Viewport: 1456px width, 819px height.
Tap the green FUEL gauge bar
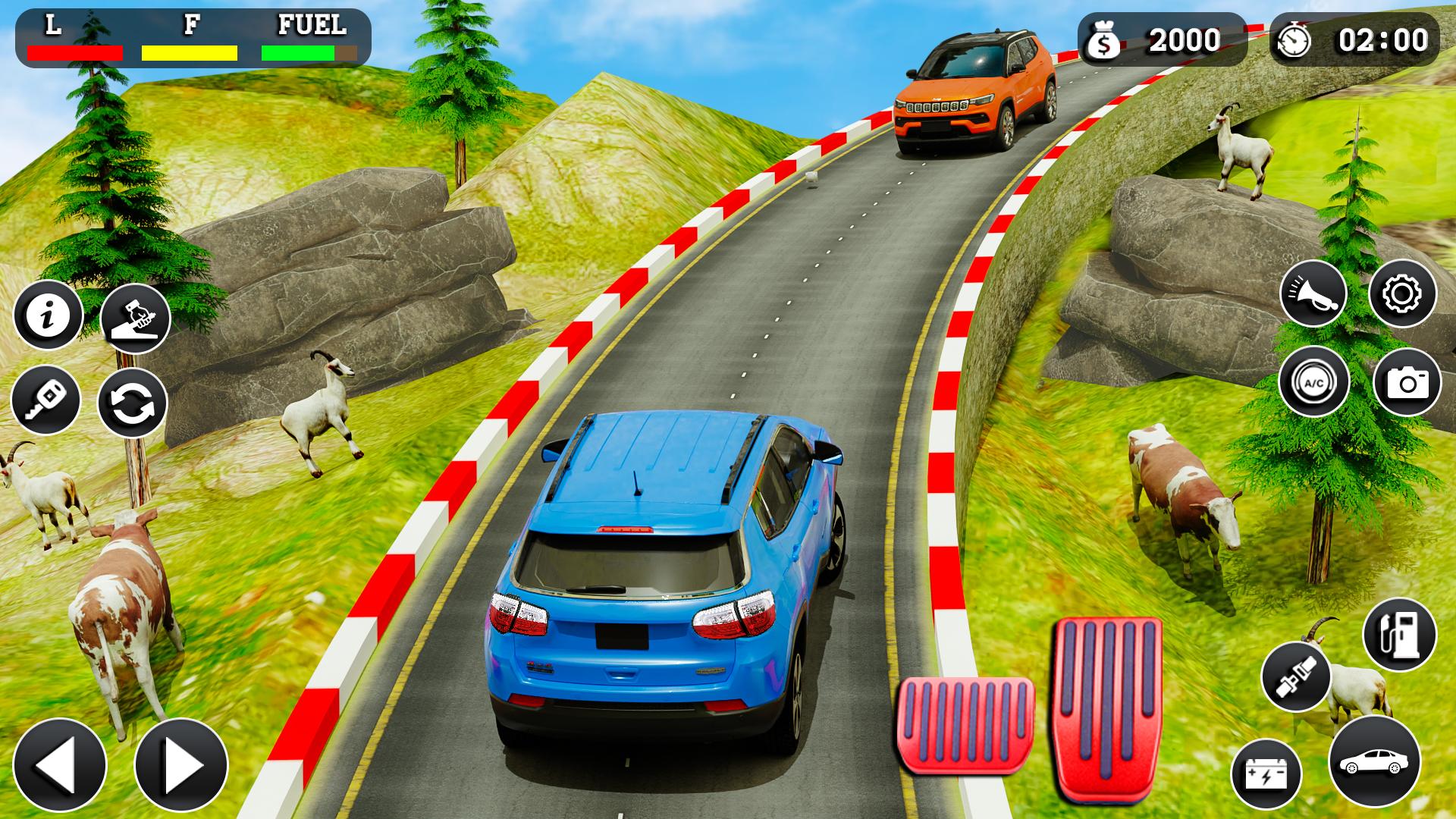(297, 52)
